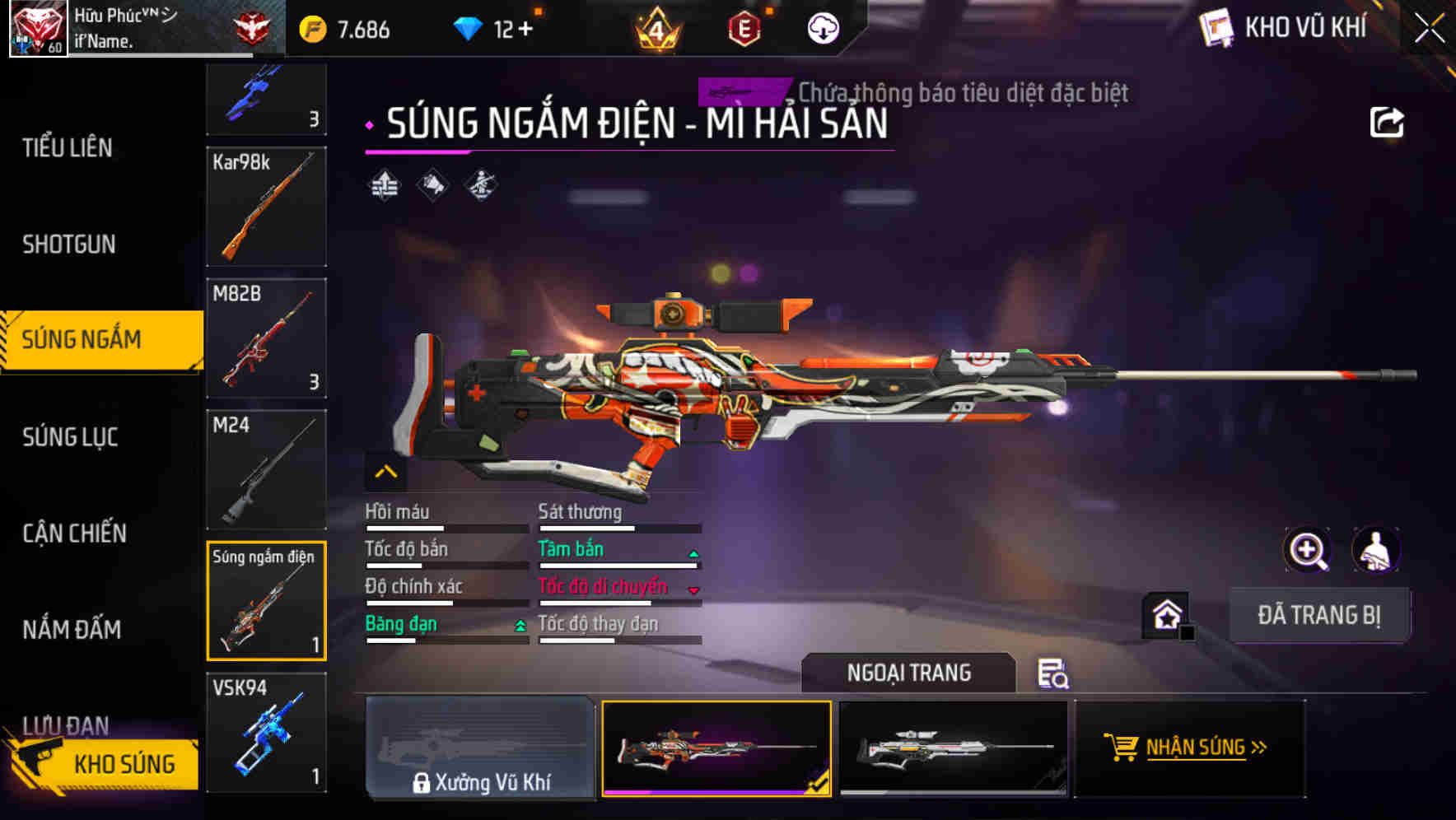
Task: Choose the Nắm Đấm category
Action: [72, 630]
